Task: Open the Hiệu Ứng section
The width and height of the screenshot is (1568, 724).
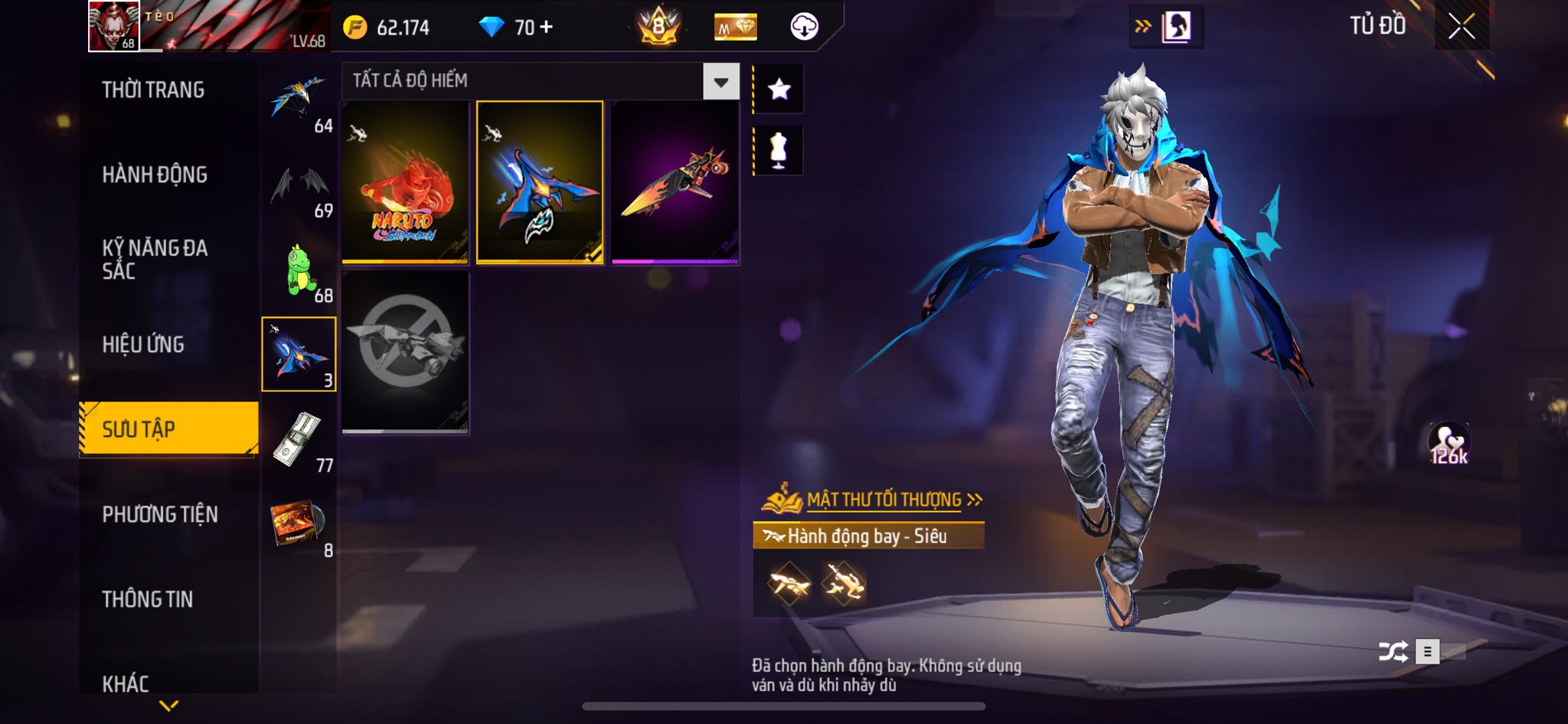Action: tap(143, 345)
